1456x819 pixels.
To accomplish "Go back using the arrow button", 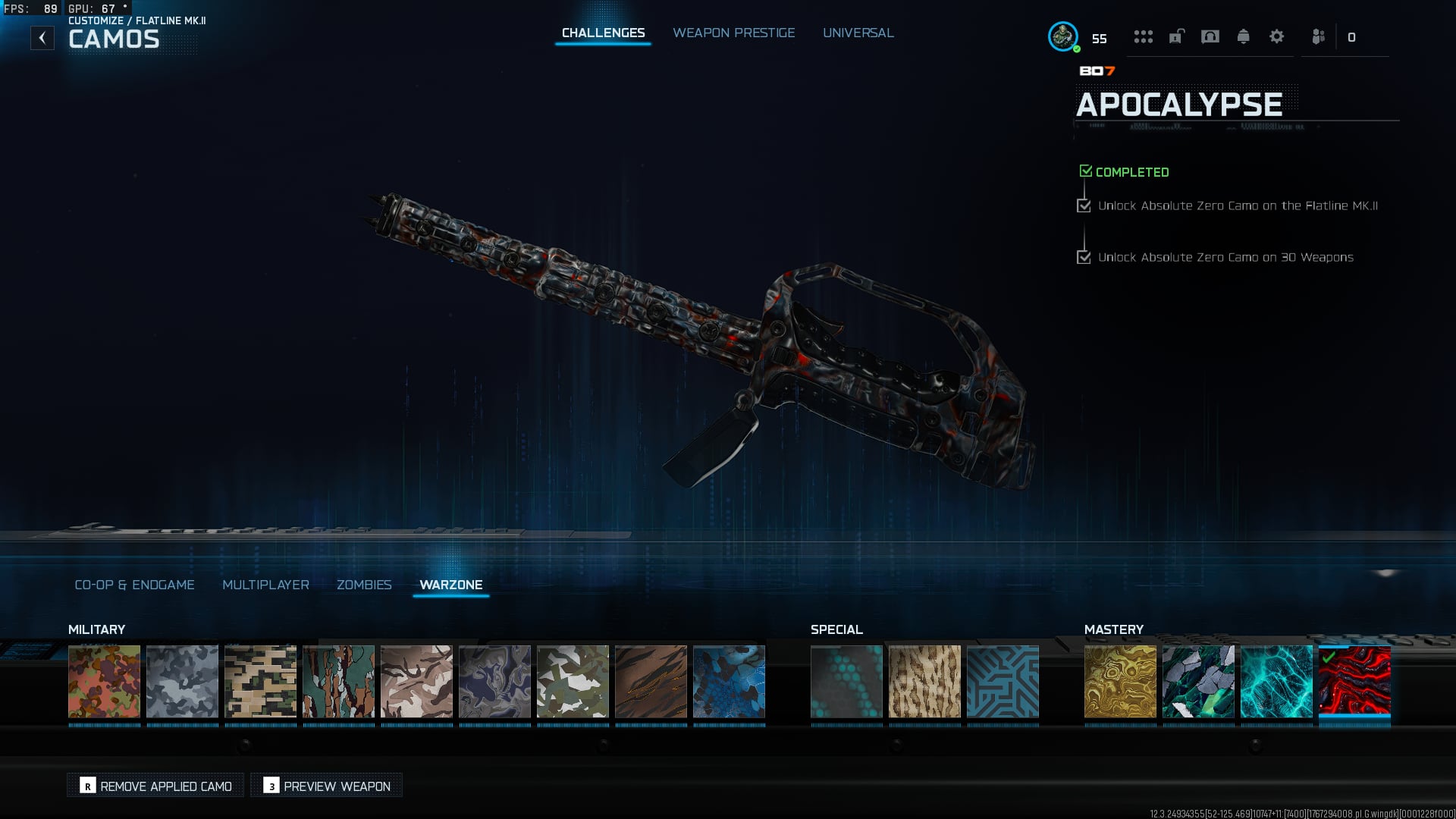I will pos(42,38).
